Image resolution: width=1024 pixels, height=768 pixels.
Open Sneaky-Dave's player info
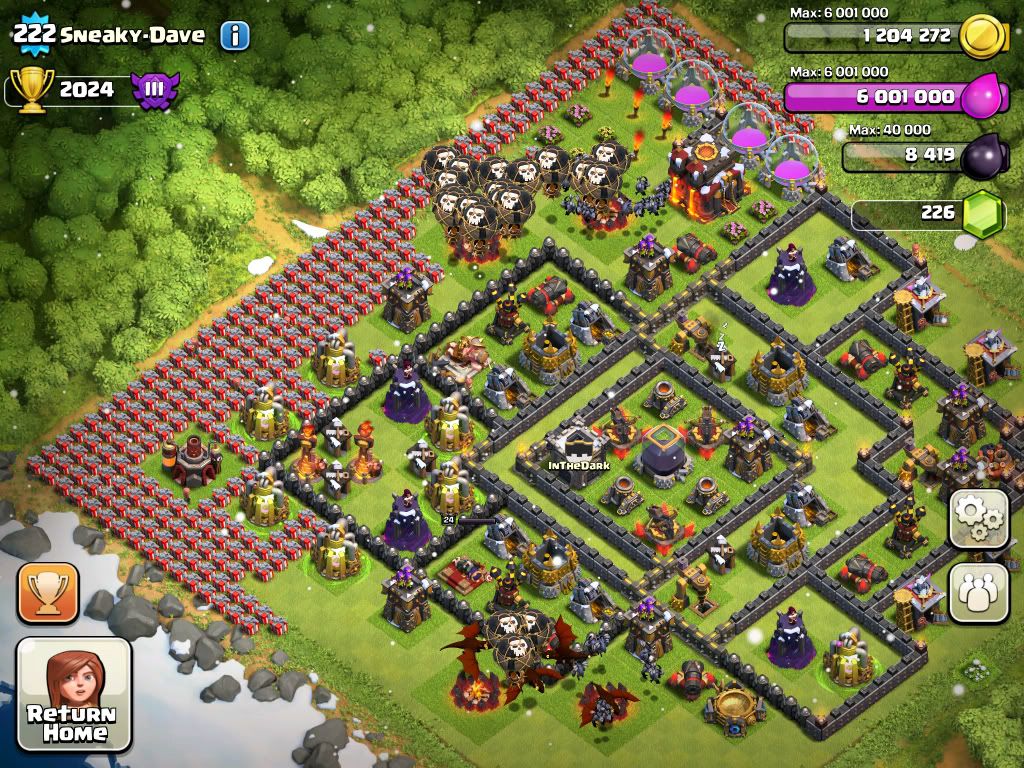(234, 36)
